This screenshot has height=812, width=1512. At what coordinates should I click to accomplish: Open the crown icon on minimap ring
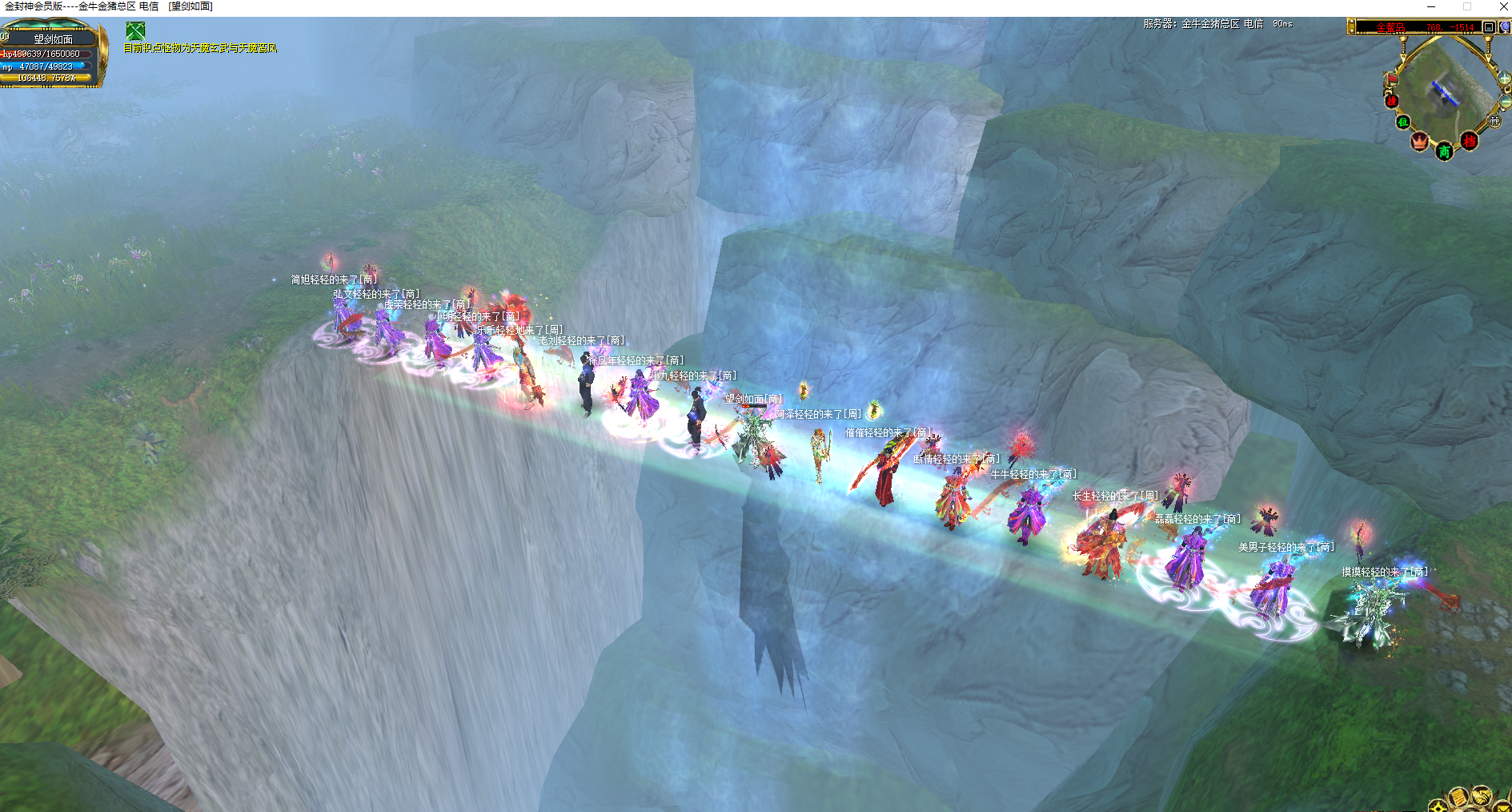click(x=1420, y=142)
